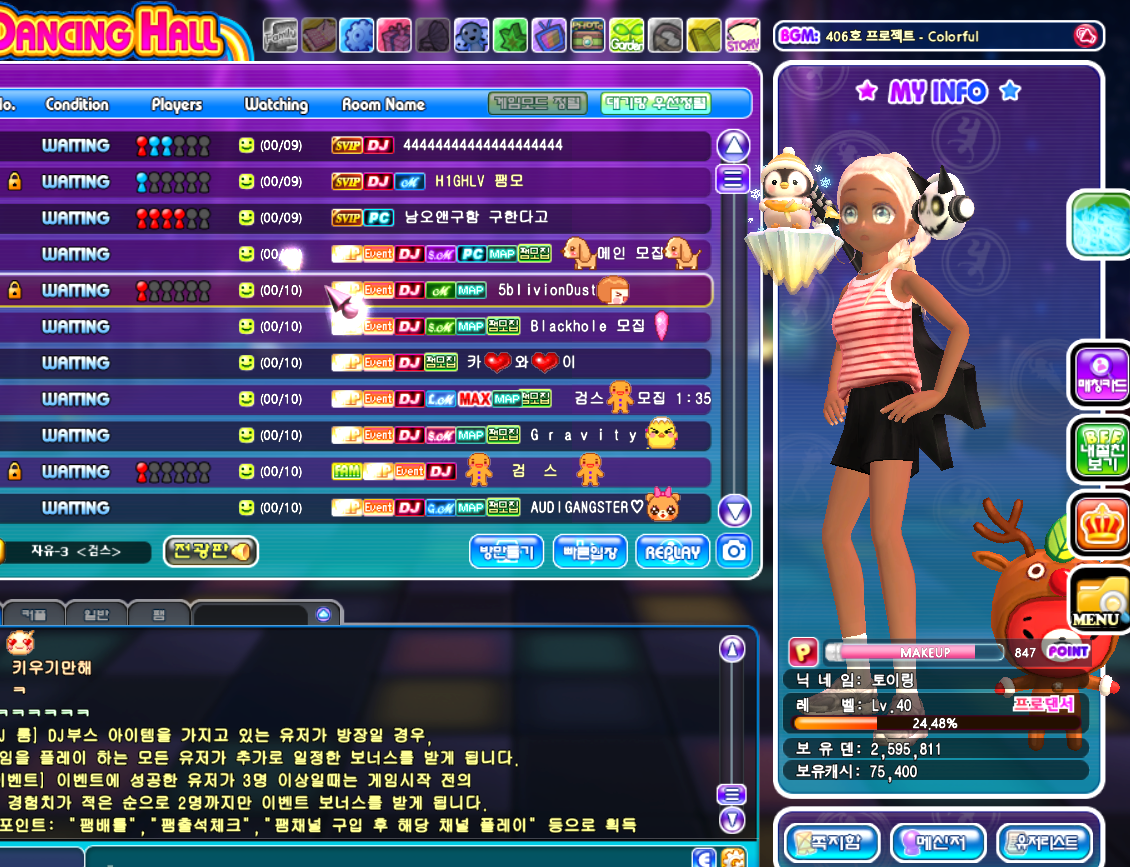
Task: Open the crown icon side button
Action: [1098, 523]
